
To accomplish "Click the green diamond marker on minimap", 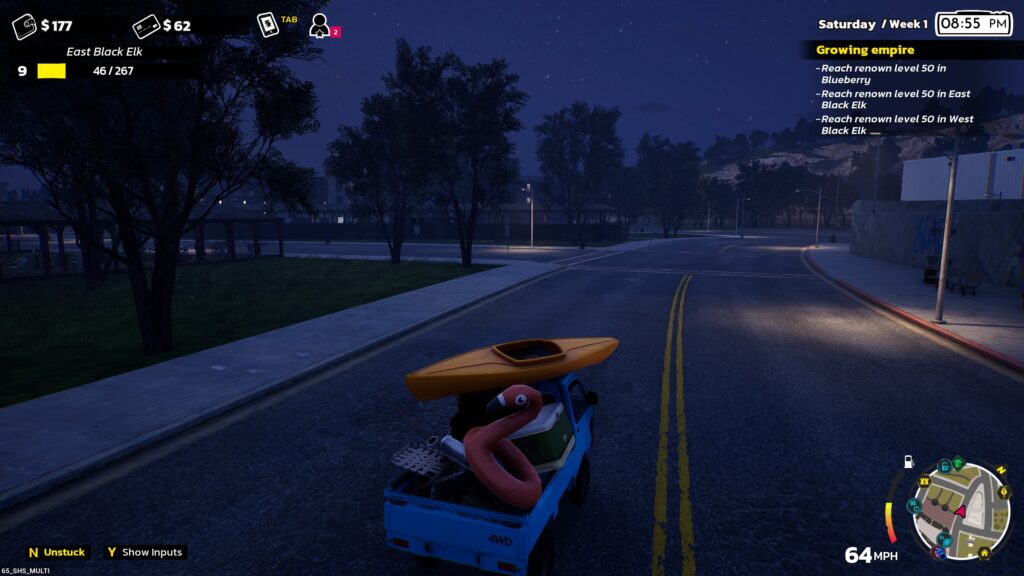I will tap(958, 464).
